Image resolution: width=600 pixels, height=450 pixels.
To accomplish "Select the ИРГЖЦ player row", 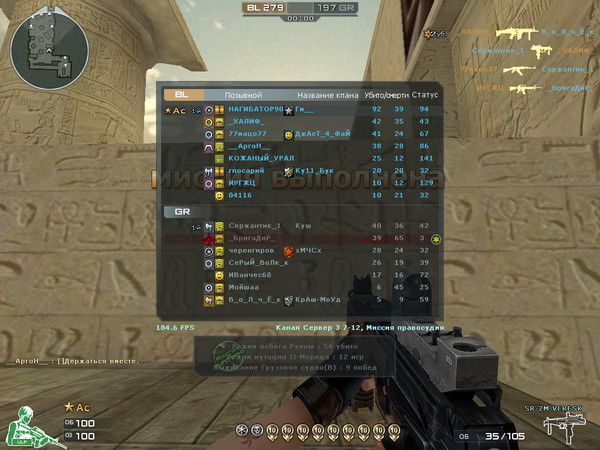I will coord(243,182).
